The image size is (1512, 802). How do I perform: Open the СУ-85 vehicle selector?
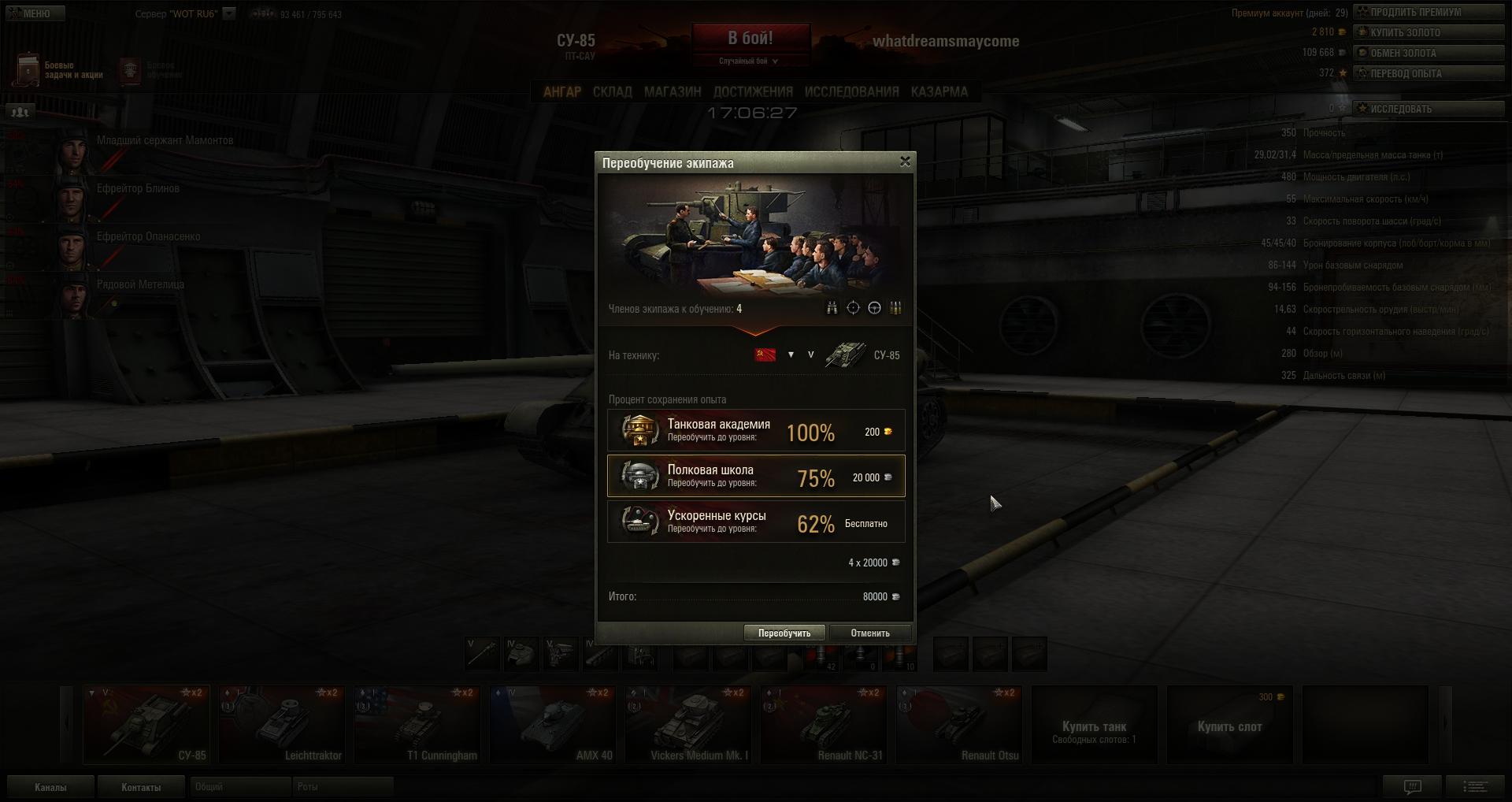click(x=862, y=355)
